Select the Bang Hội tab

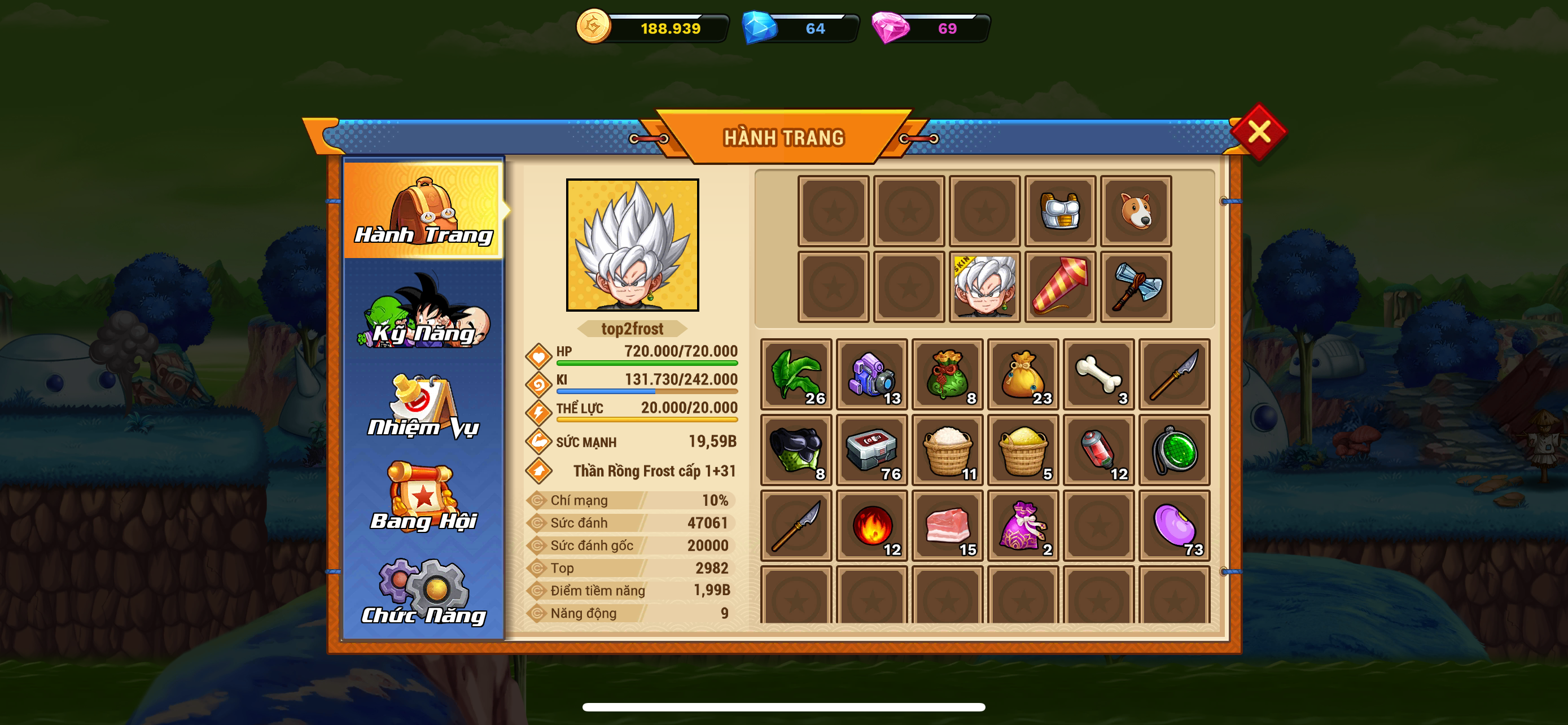(x=423, y=497)
